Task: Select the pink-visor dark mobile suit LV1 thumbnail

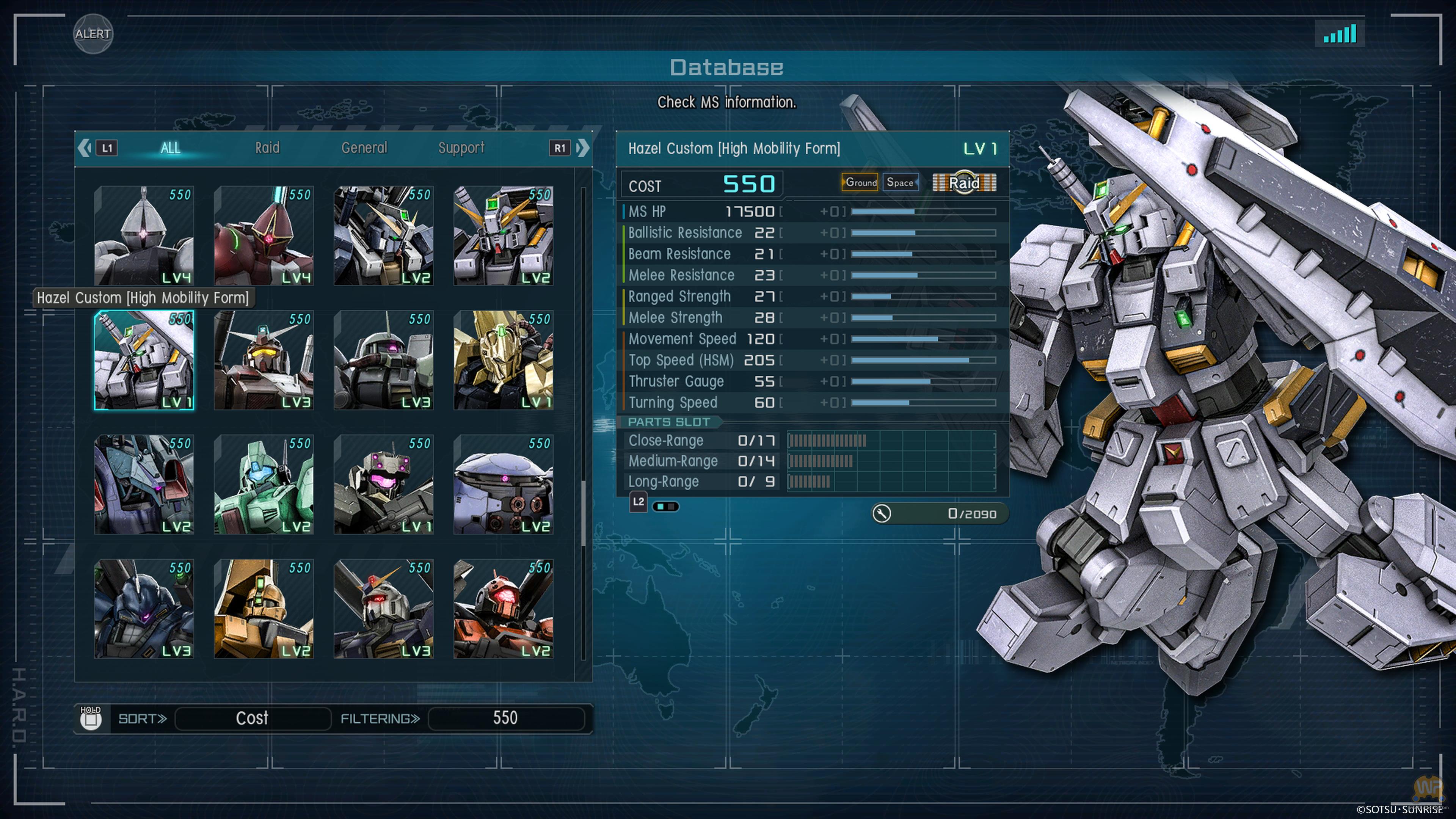Action: pos(383,485)
